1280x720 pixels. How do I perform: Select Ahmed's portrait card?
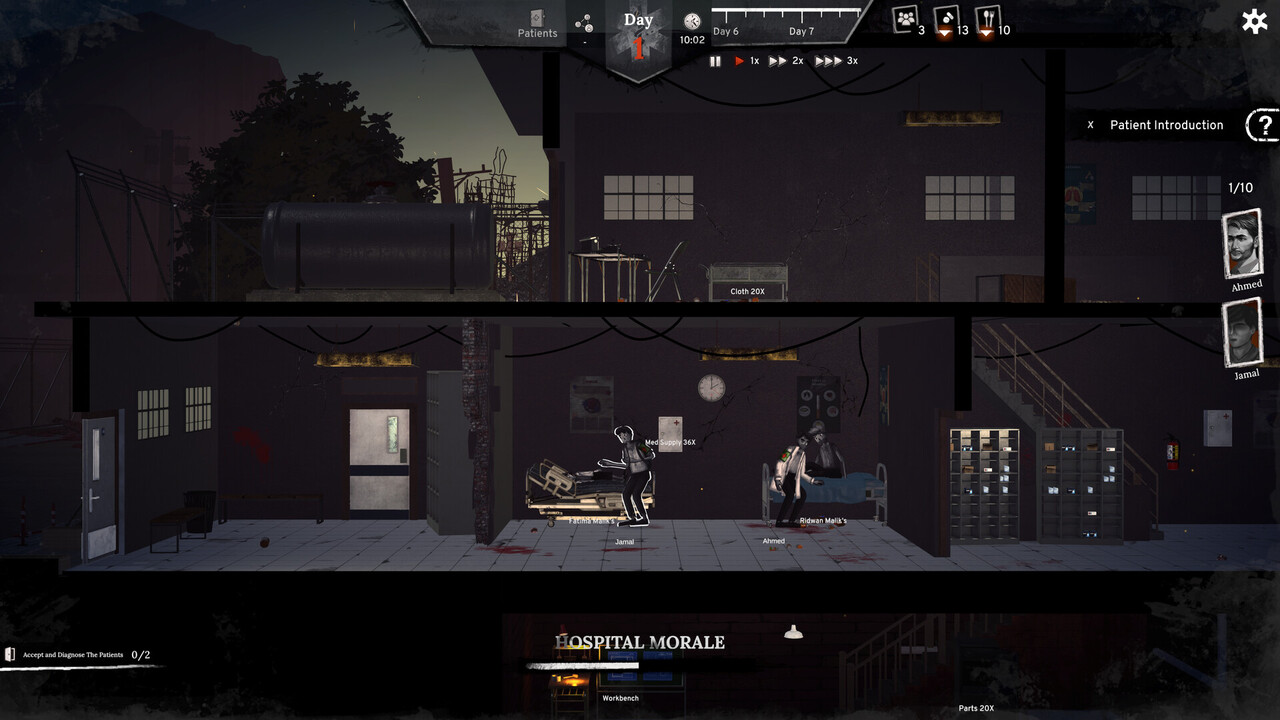coord(1243,244)
